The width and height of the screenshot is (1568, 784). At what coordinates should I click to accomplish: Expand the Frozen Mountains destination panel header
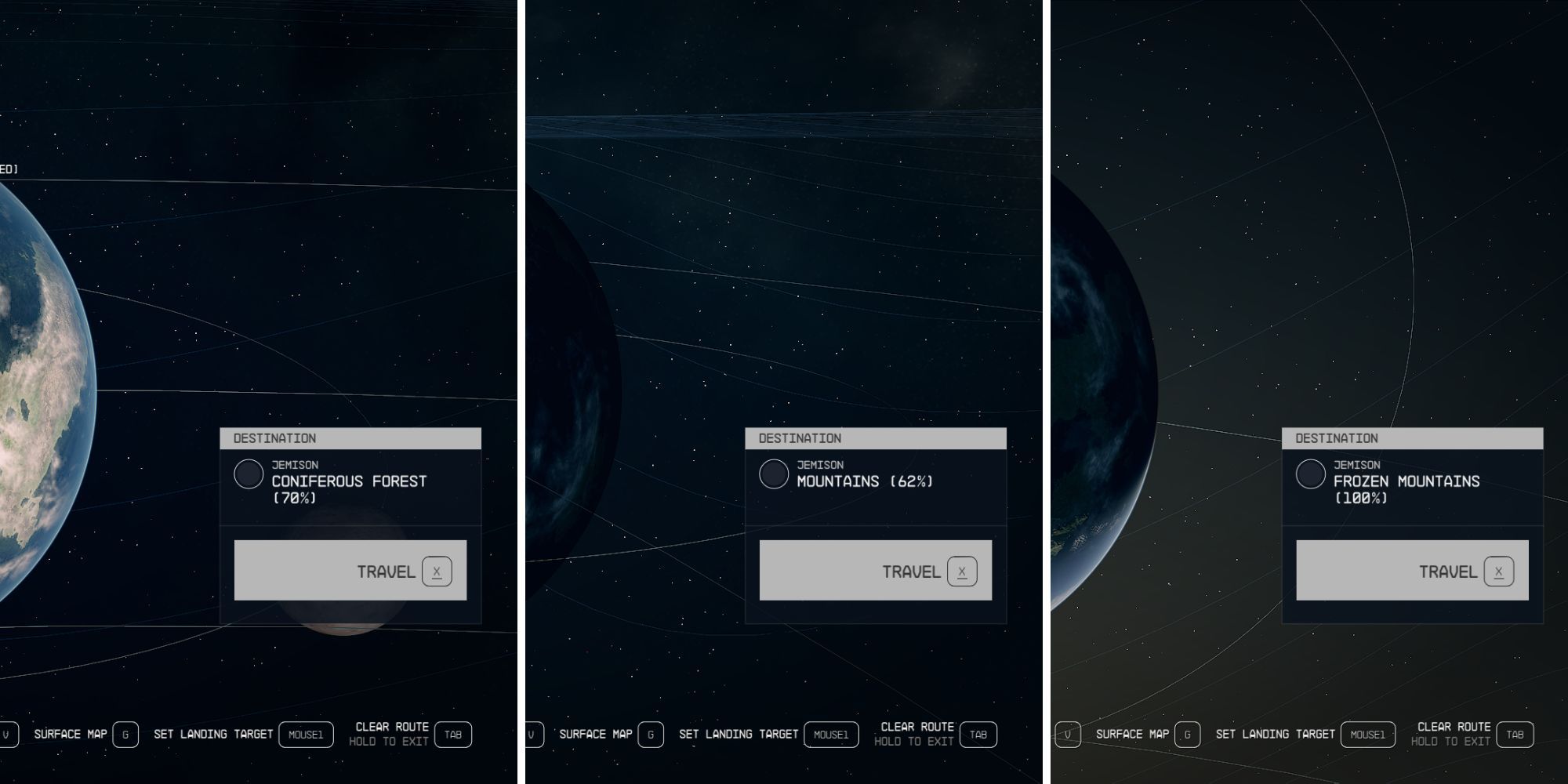pos(1410,439)
